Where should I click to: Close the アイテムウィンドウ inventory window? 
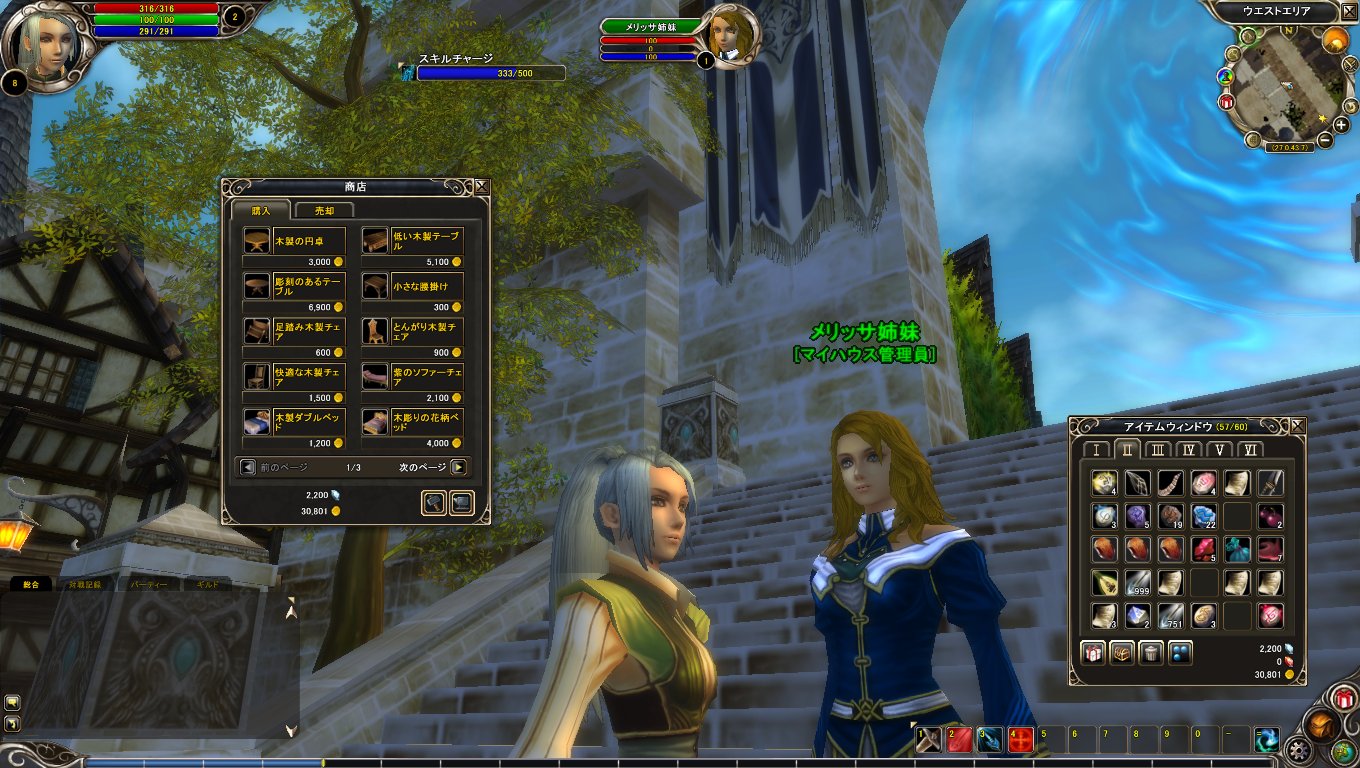coord(1298,426)
